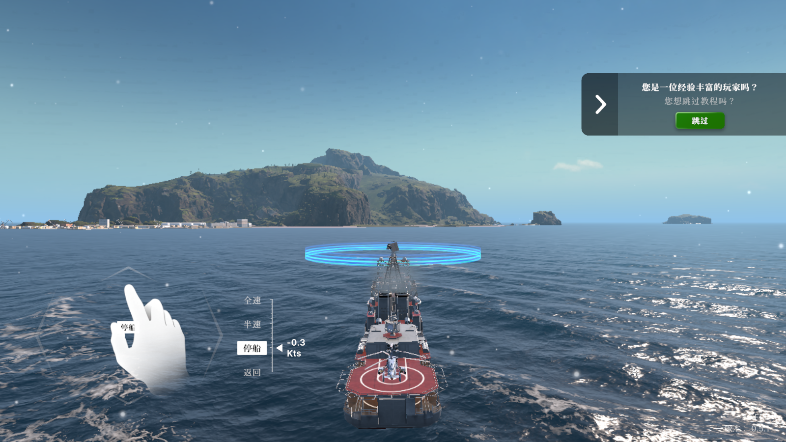The image size is (786, 442).
Task: Collapse the tutorial prompt using the arrow
Action: tap(600, 104)
